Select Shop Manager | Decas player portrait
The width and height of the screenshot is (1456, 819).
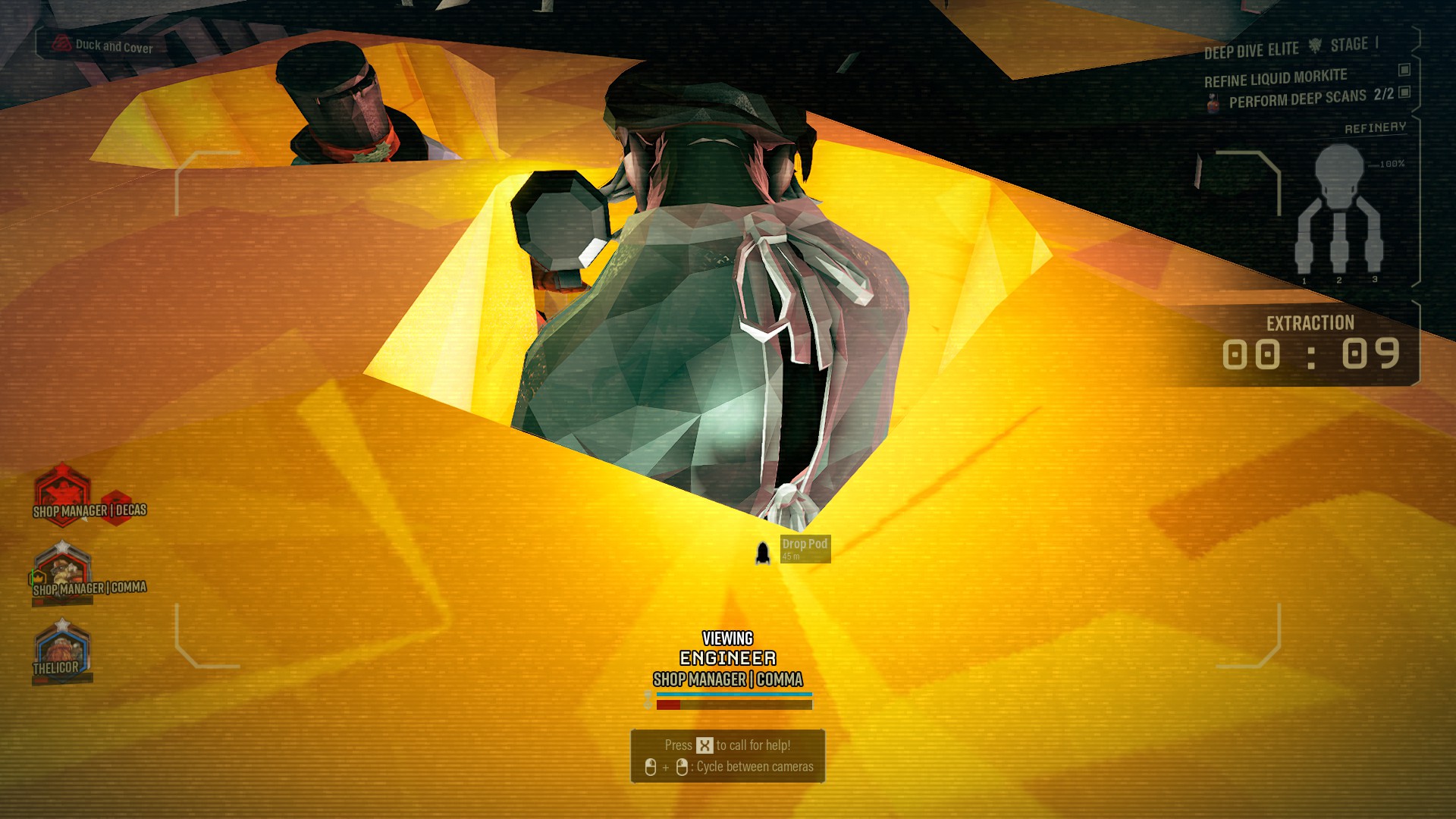(62, 492)
